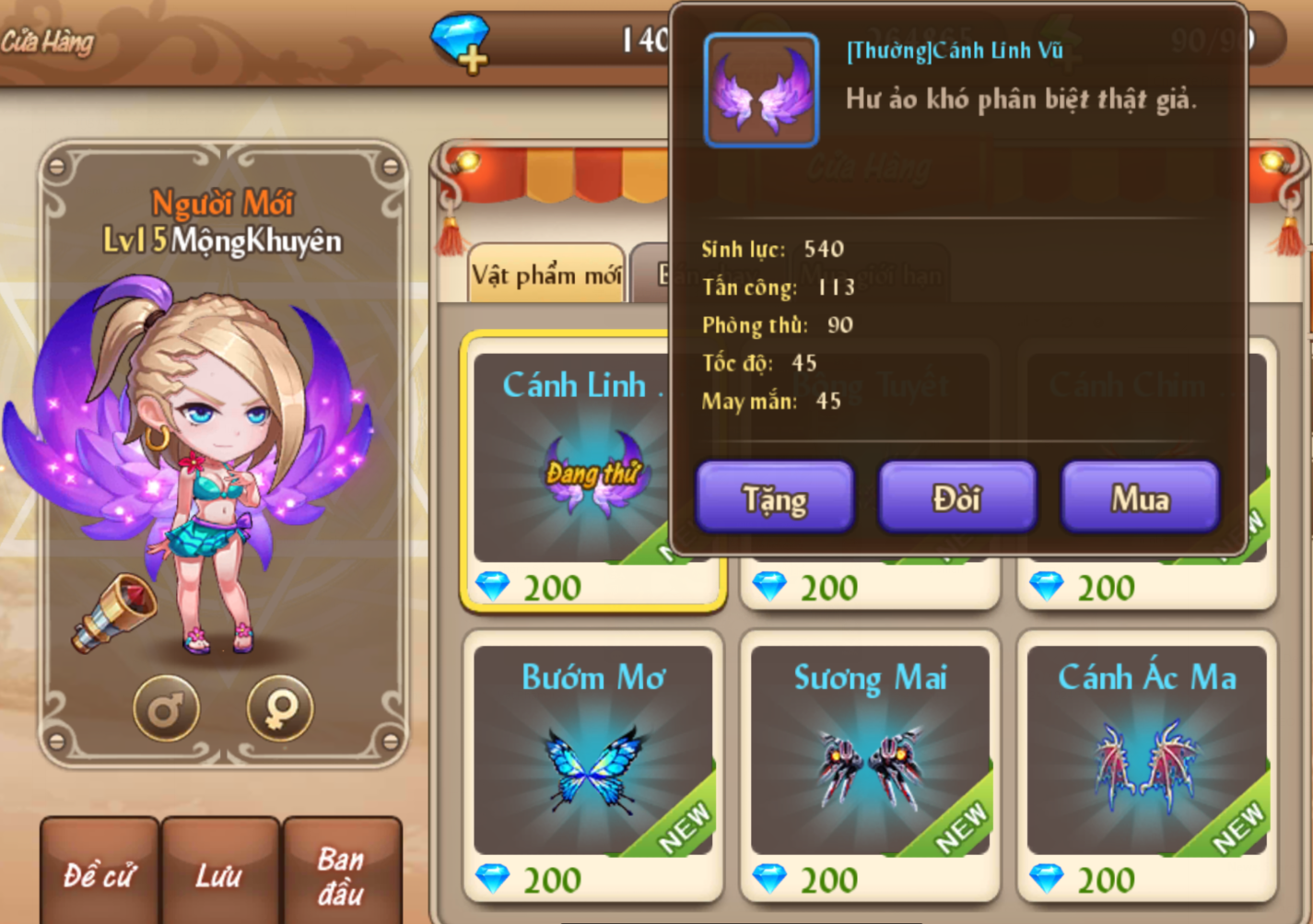1313x924 pixels.
Task: Switch to the Vật phẩm mới tab
Action: tap(546, 275)
